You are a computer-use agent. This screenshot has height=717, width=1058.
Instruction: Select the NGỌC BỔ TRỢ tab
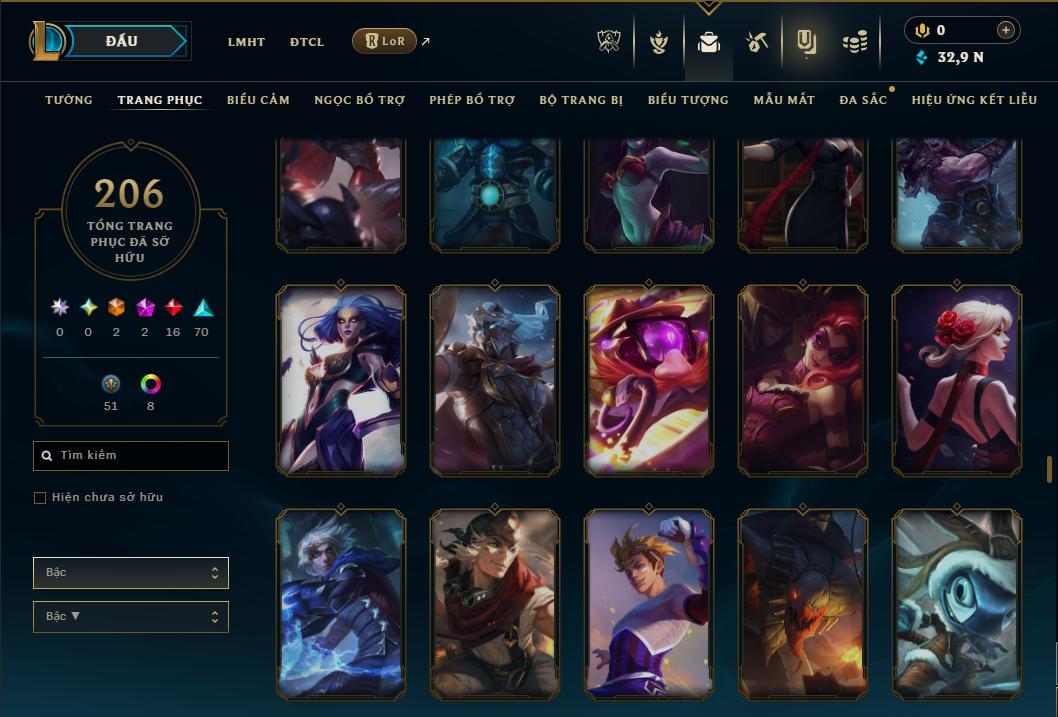359,100
